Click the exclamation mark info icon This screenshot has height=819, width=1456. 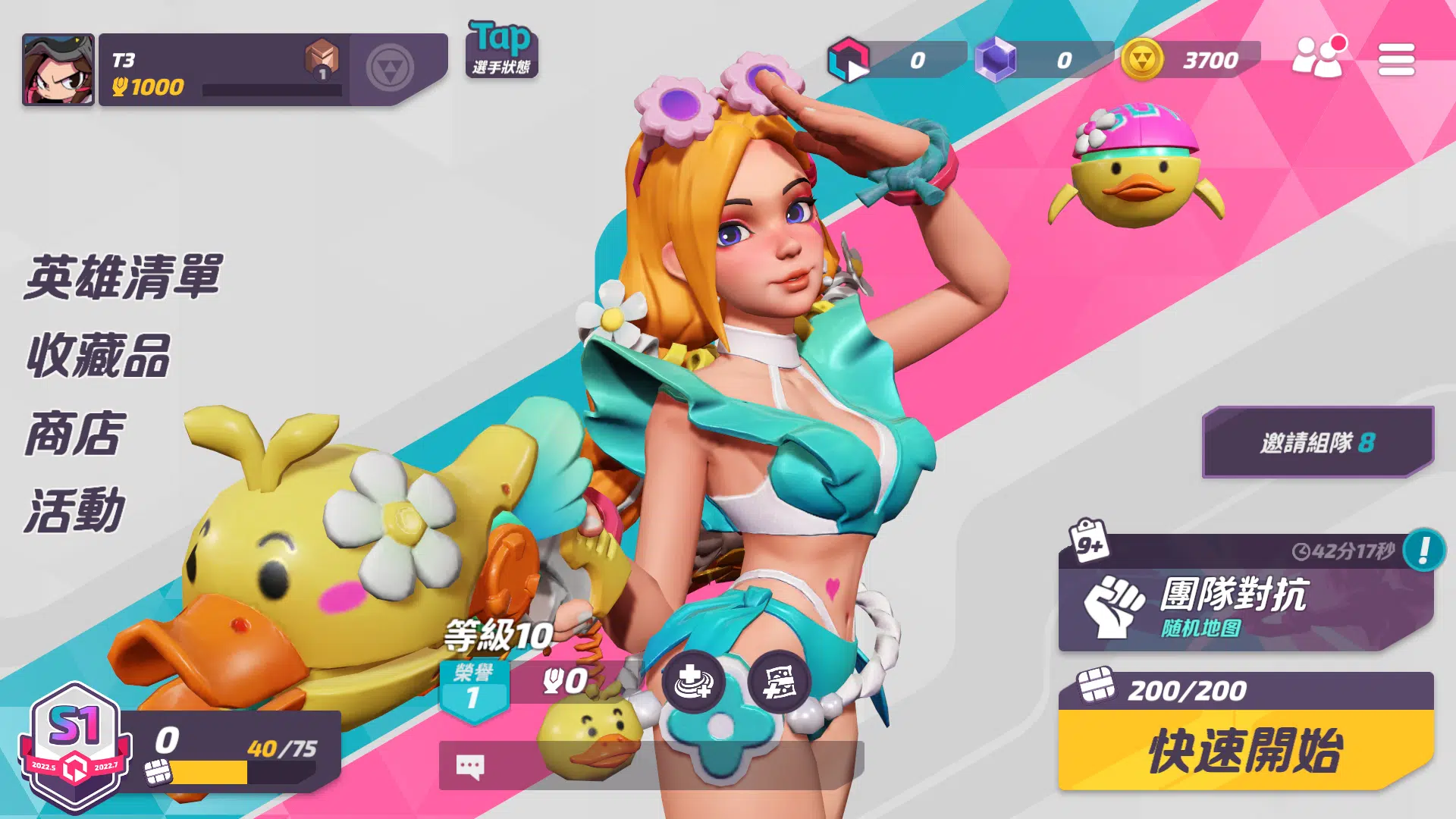(x=1423, y=550)
